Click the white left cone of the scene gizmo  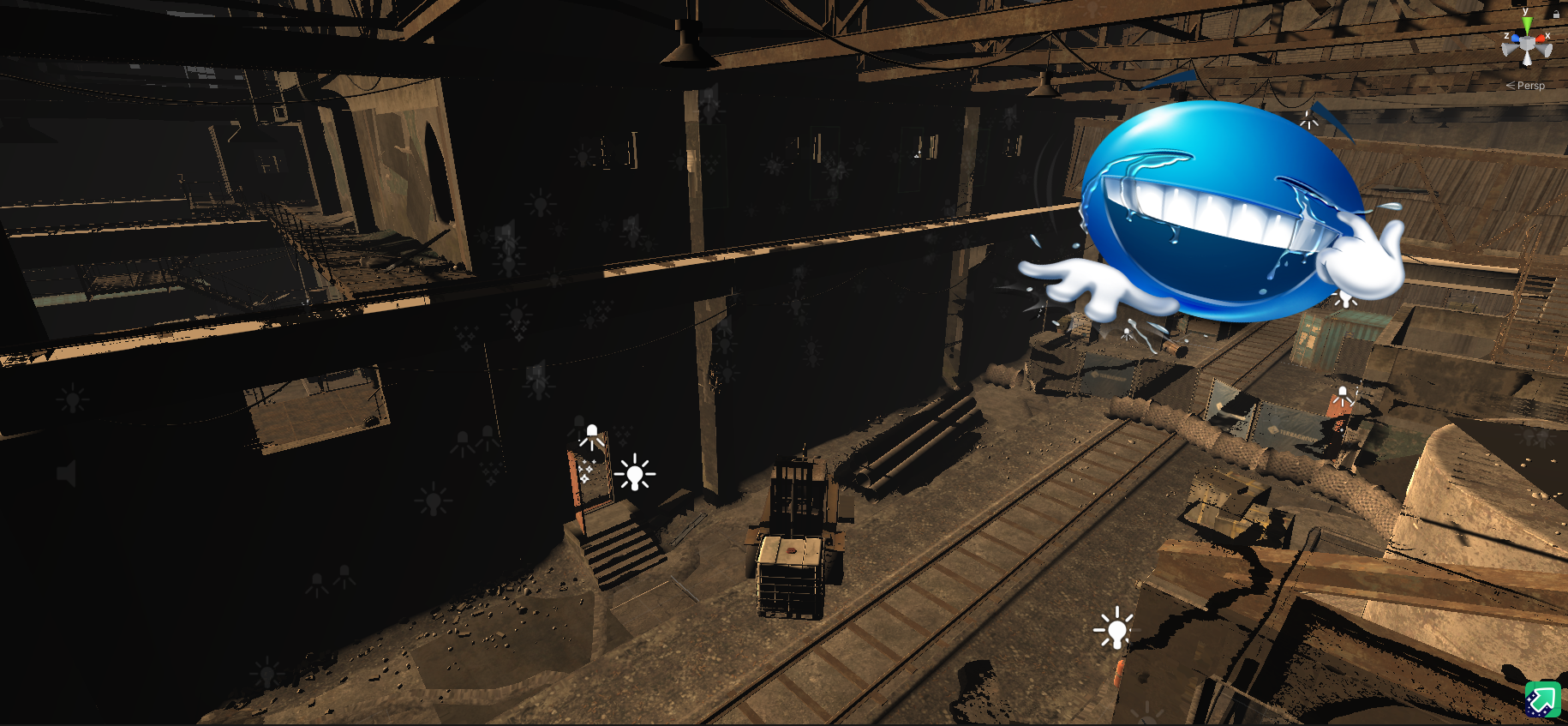pos(1506,48)
